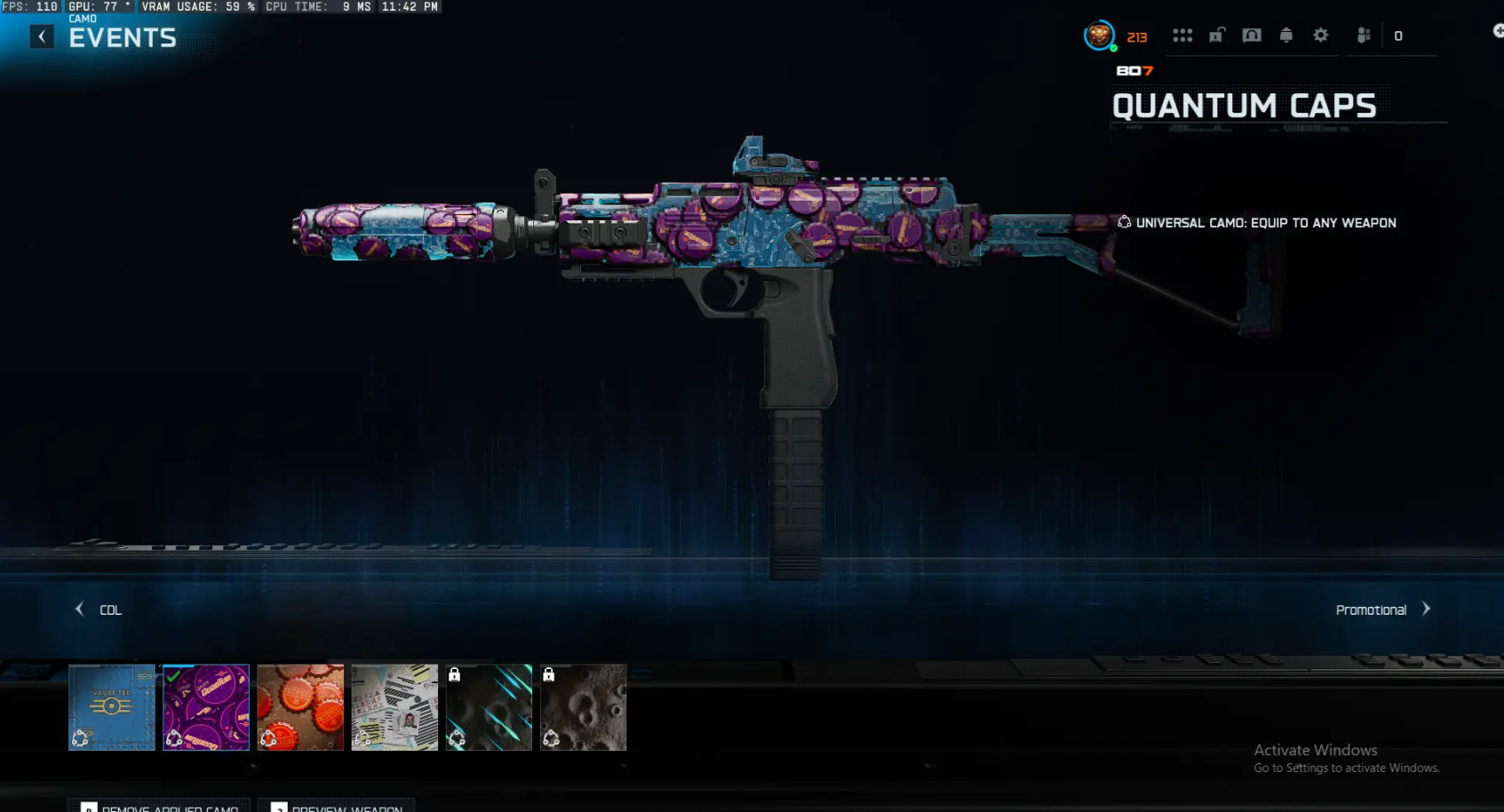This screenshot has height=812, width=1504.
Task: Click the camera/store icon in the header
Action: click(x=1252, y=35)
